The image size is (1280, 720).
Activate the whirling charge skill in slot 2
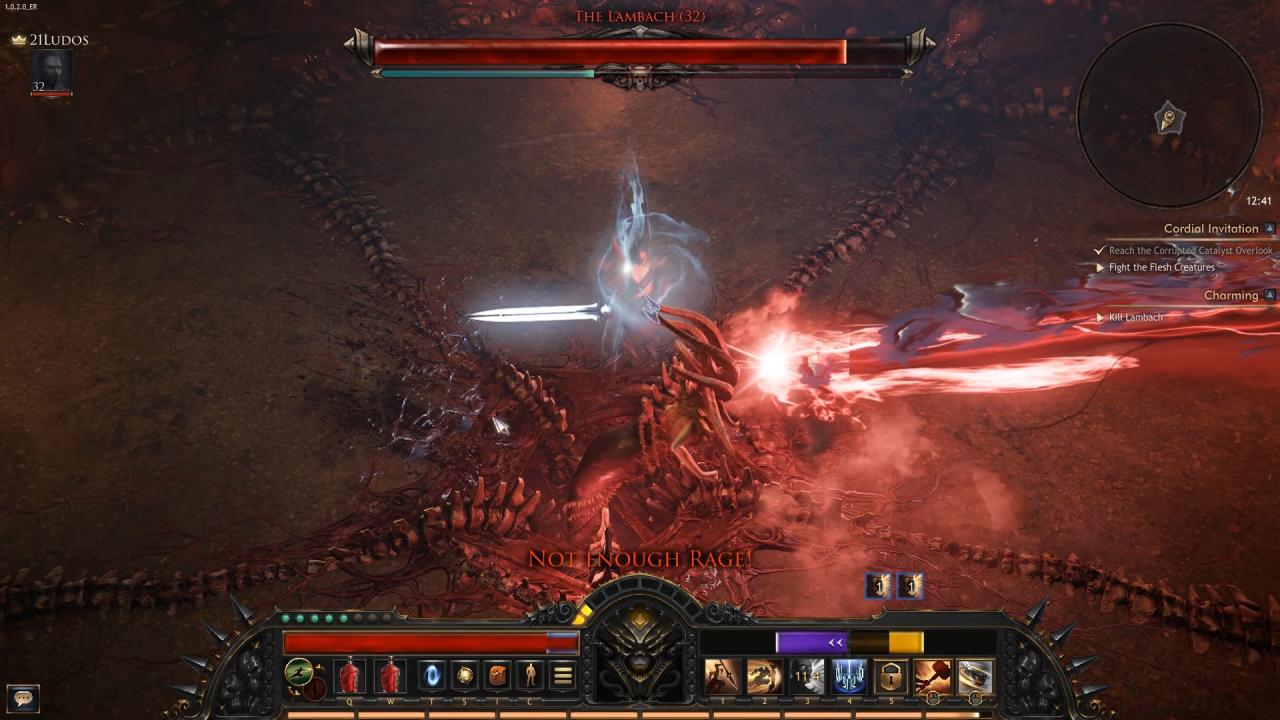click(x=764, y=677)
